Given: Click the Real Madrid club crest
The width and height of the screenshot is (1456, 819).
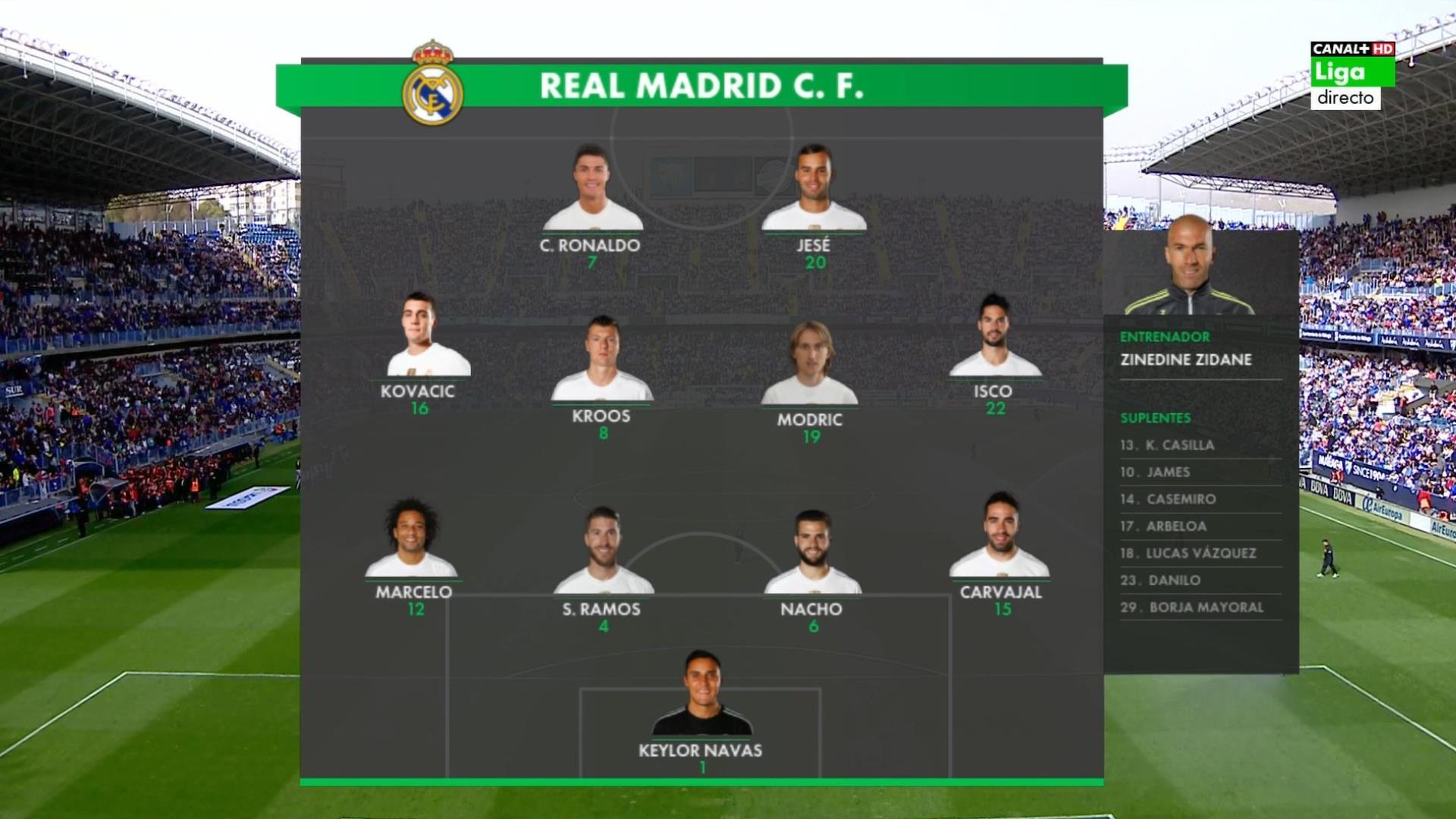Looking at the screenshot, I should coord(432,83).
